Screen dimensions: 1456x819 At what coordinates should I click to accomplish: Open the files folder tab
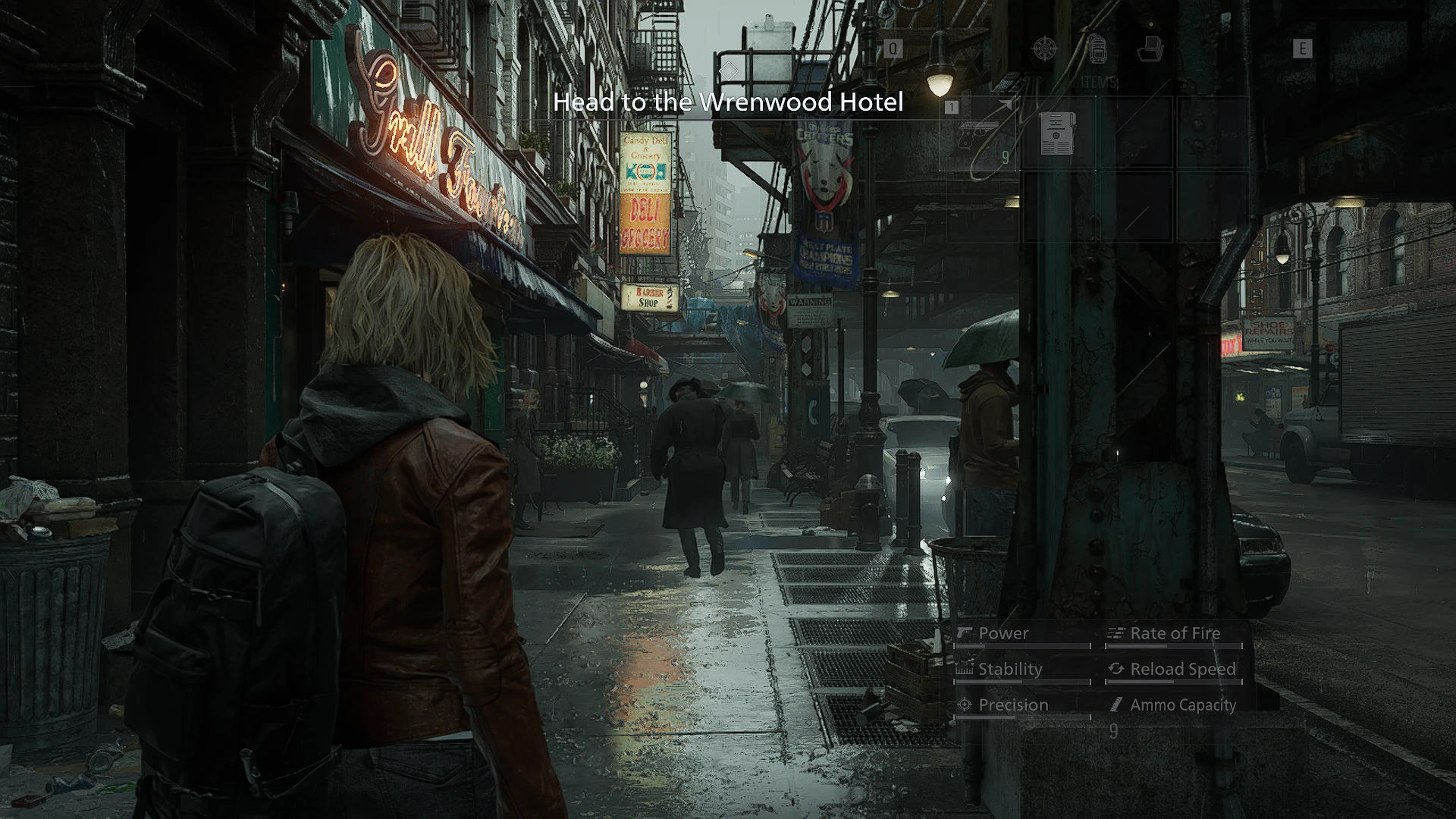coord(1150,49)
